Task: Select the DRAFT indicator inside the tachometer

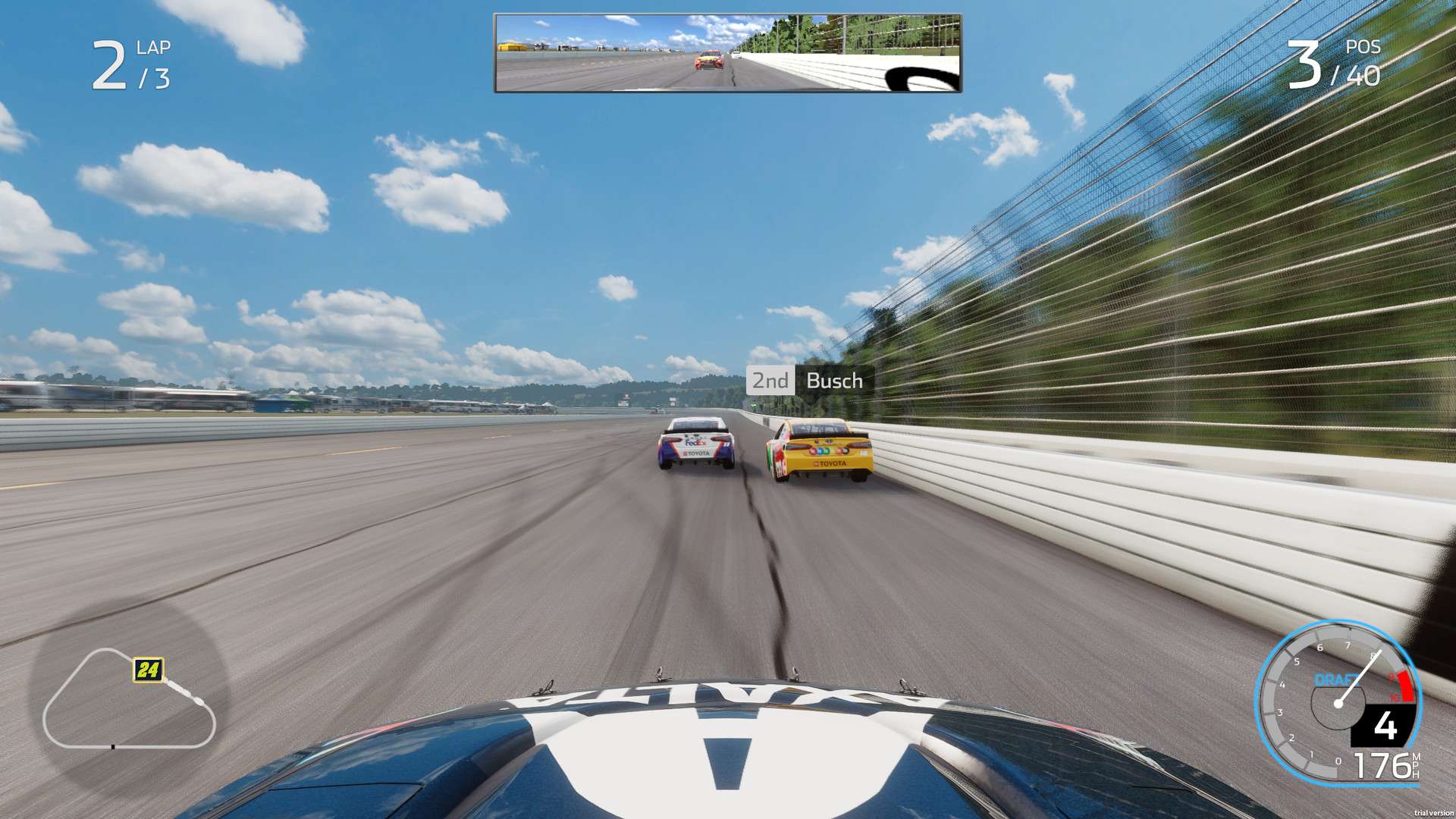Action: [x=1336, y=679]
